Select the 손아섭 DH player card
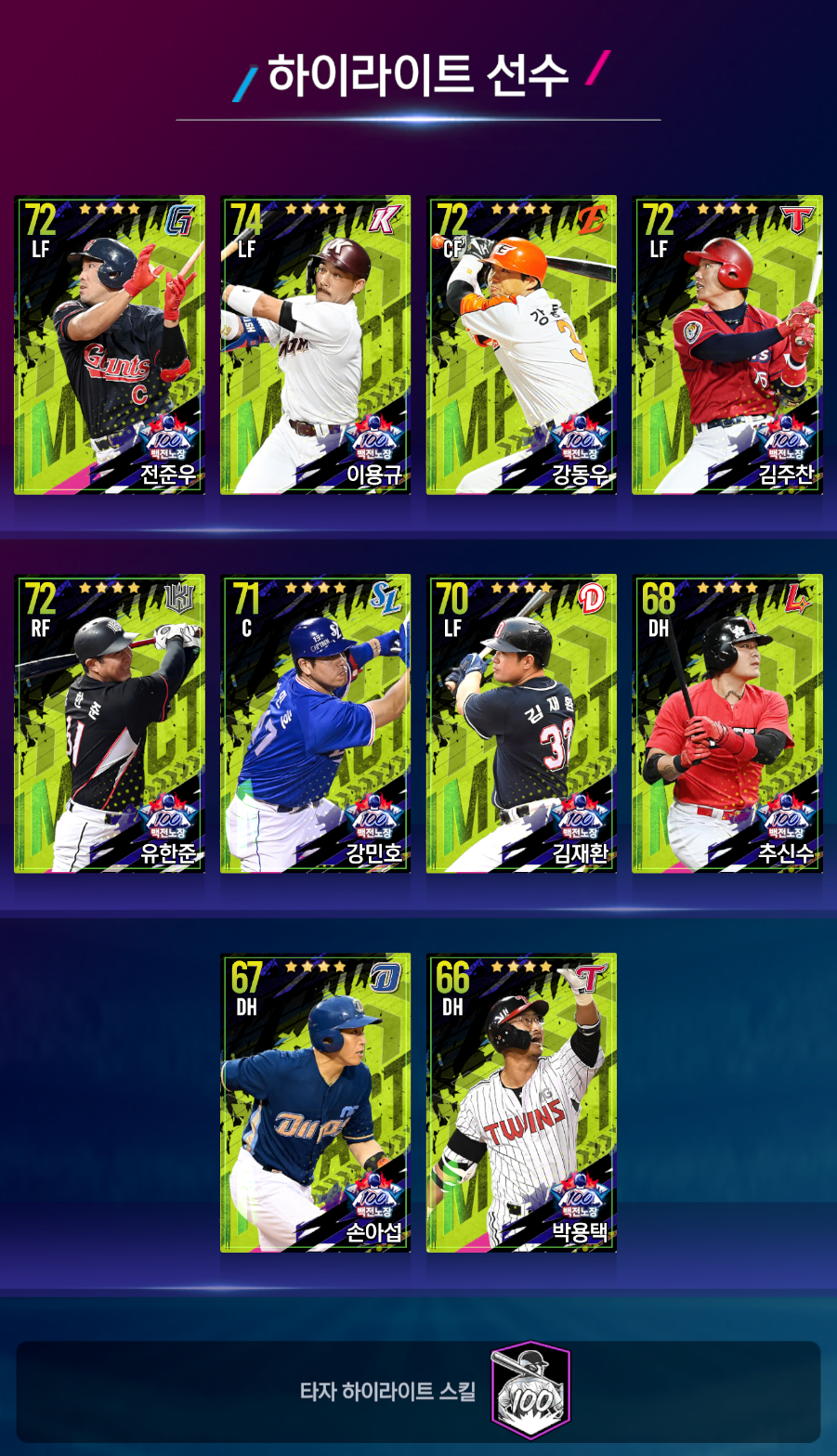Screen dimensions: 837x1456 tap(316, 1102)
